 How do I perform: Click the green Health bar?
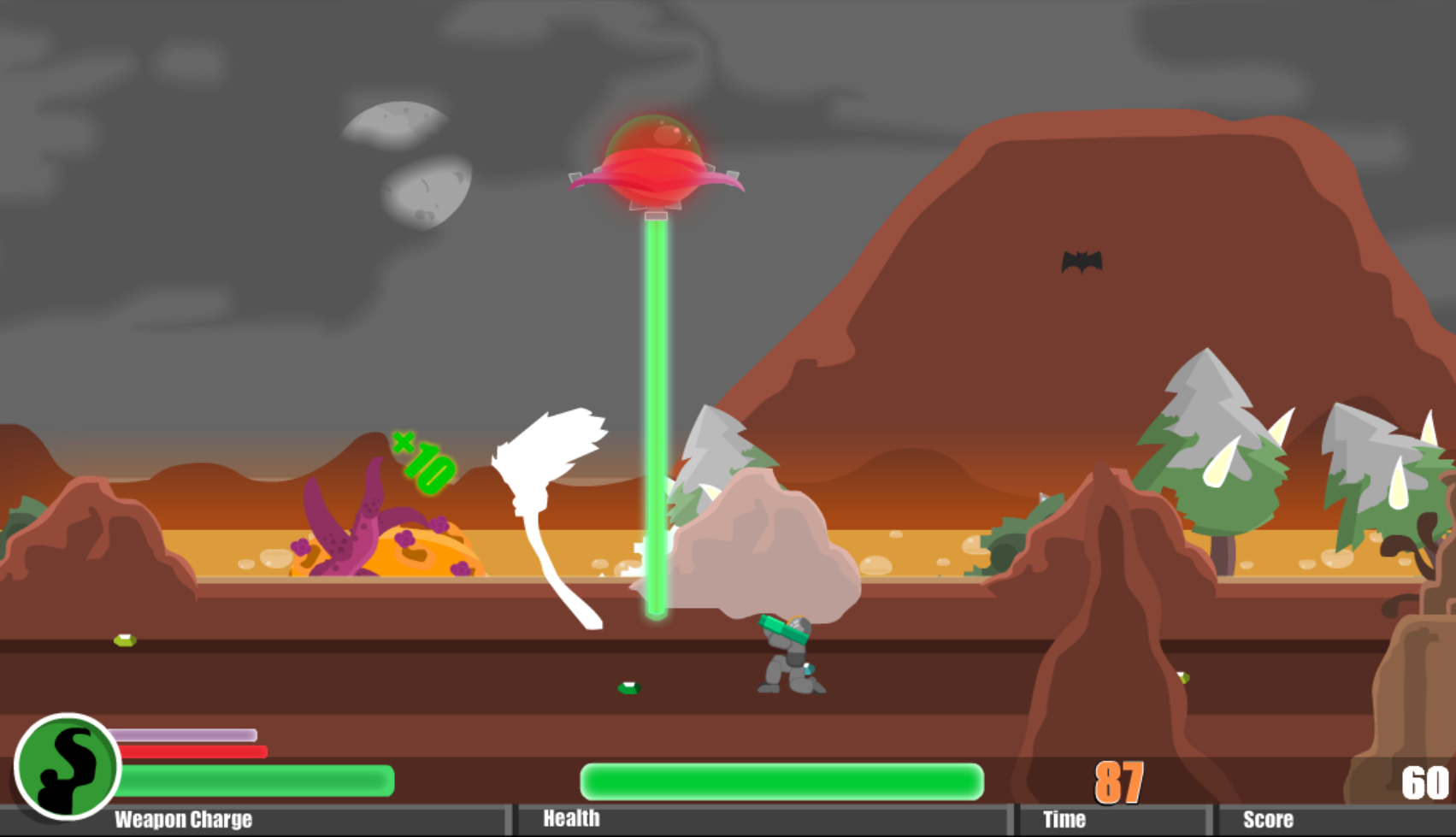pos(780,780)
